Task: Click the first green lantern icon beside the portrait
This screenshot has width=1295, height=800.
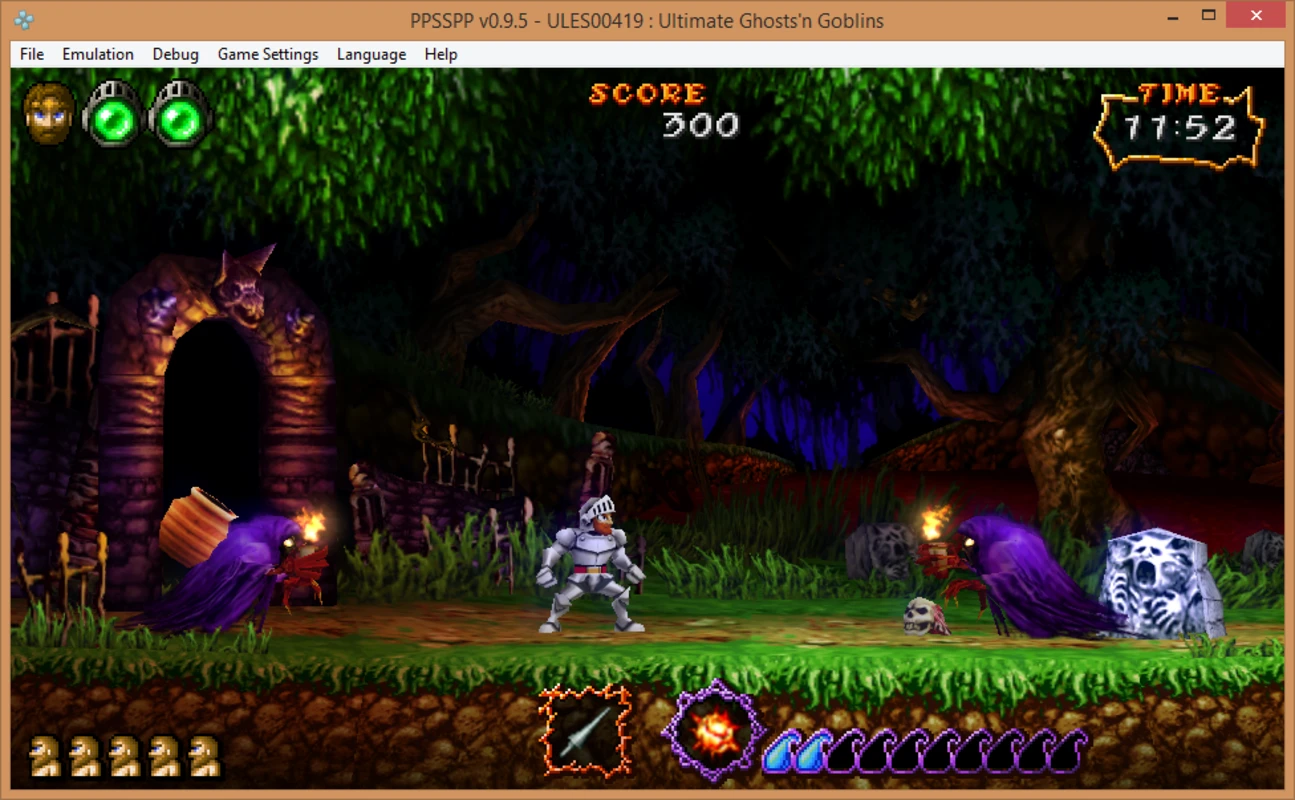Action: point(110,113)
